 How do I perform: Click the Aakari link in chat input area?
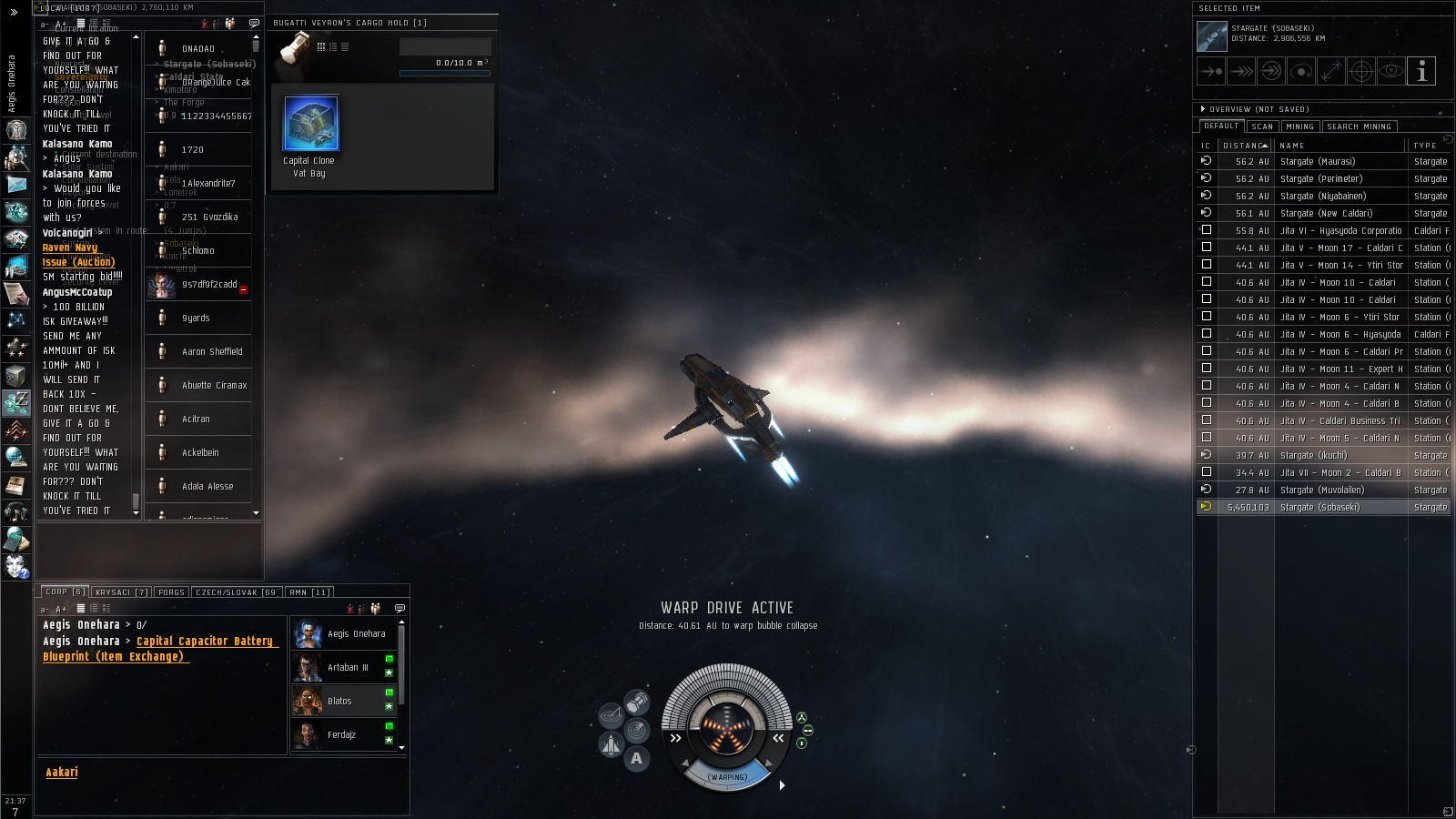[62, 772]
